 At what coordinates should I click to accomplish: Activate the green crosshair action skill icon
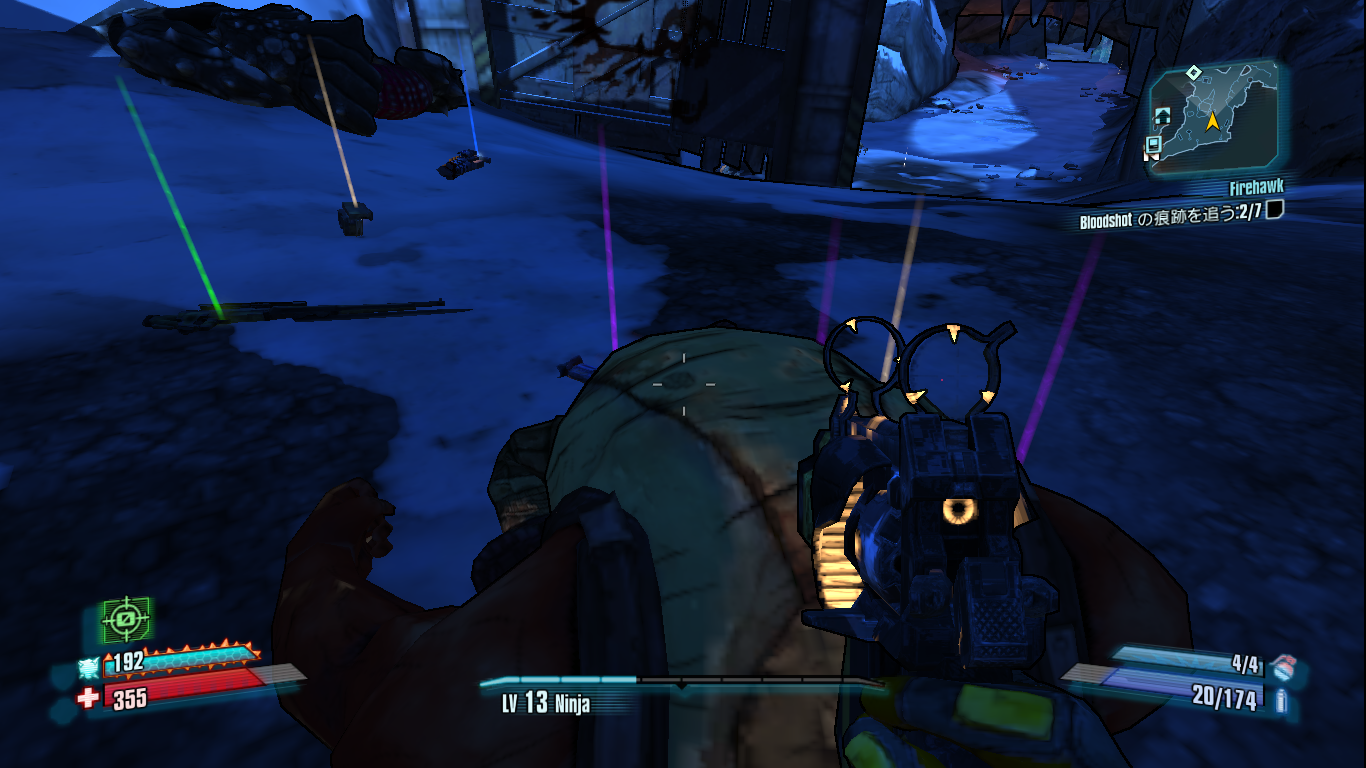(126, 620)
